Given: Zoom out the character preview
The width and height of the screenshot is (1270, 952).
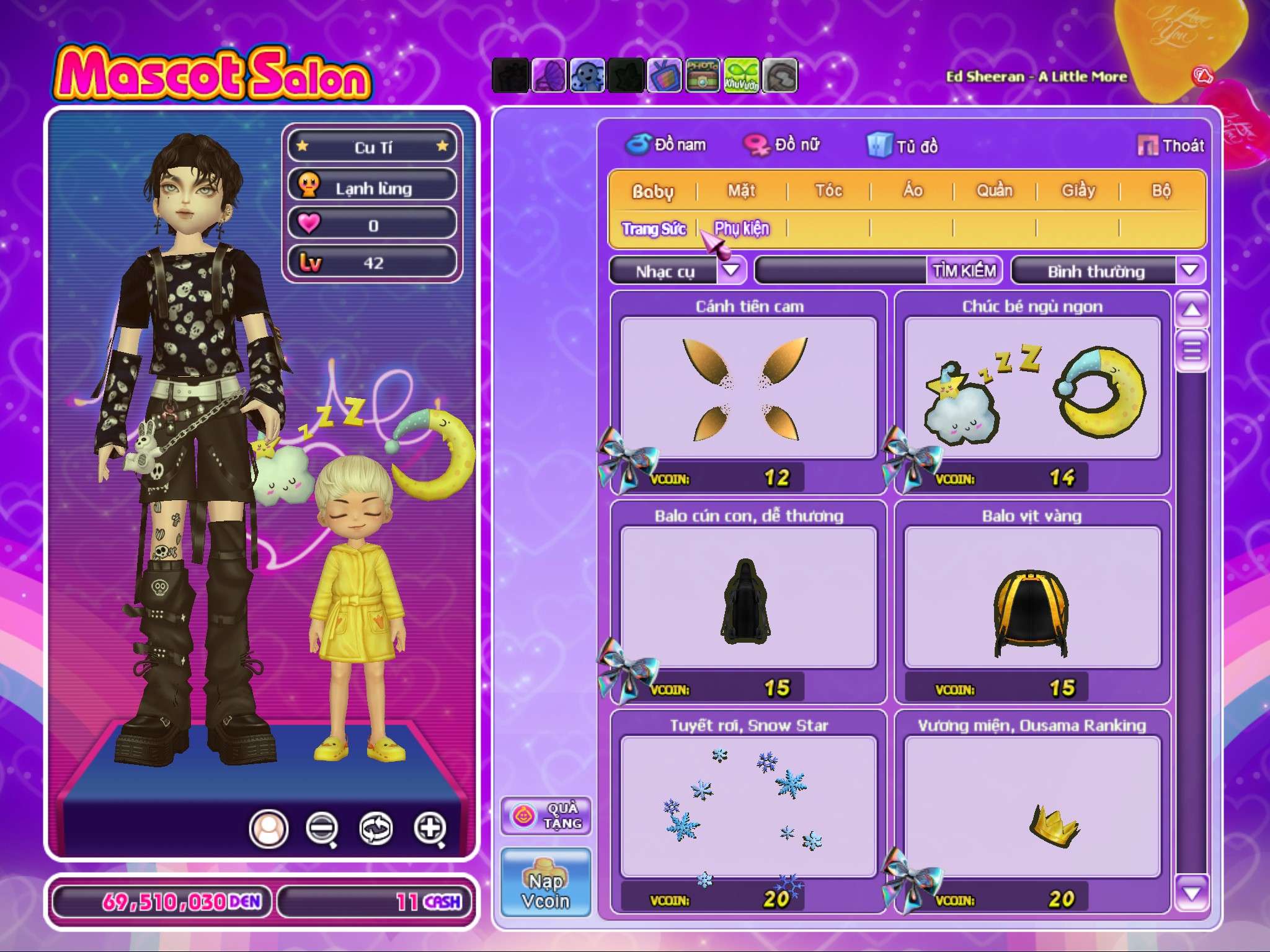Looking at the screenshot, I should pyautogui.click(x=322, y=827).
